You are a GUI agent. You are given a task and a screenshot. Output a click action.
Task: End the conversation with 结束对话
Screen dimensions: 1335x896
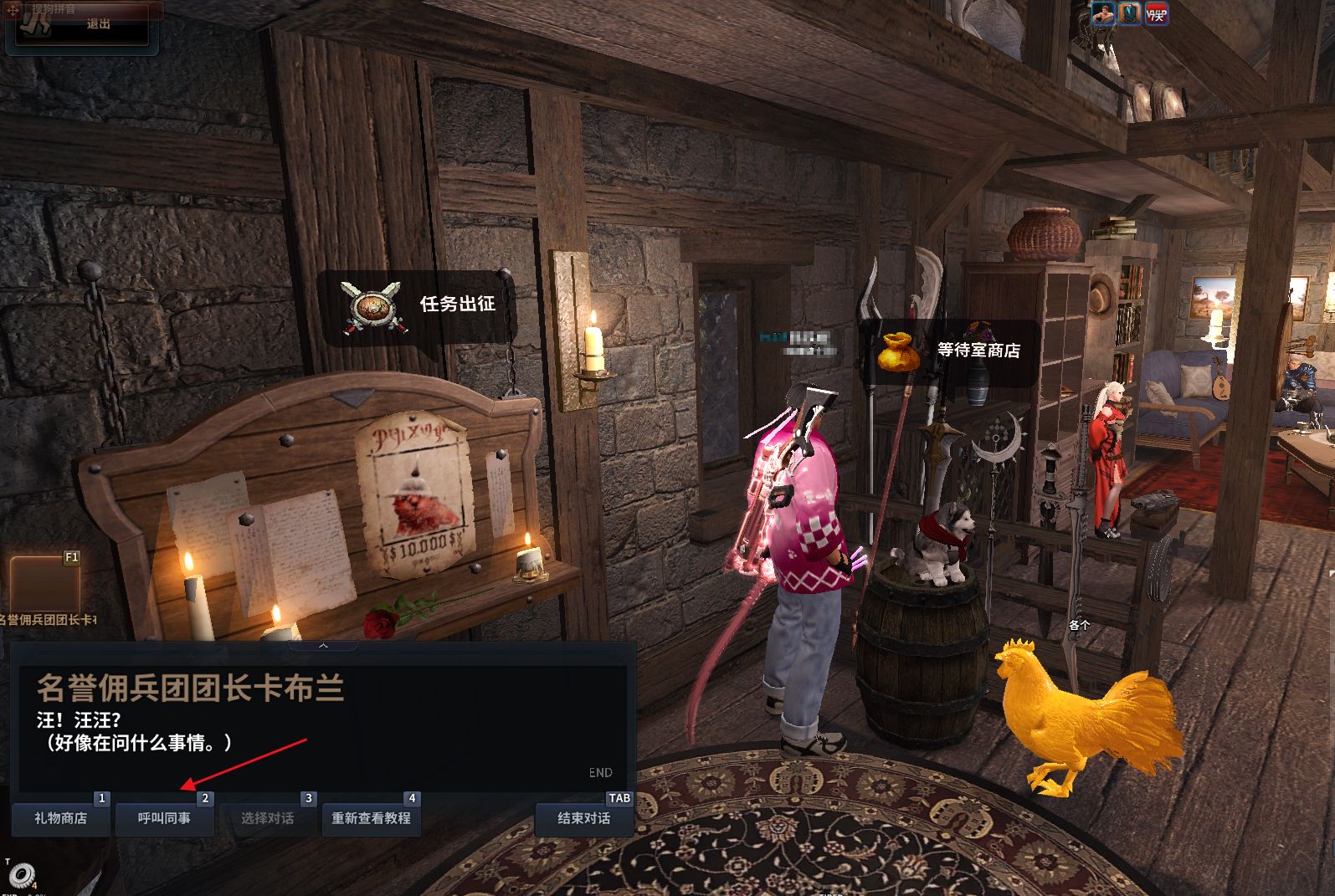click(583, 818)
